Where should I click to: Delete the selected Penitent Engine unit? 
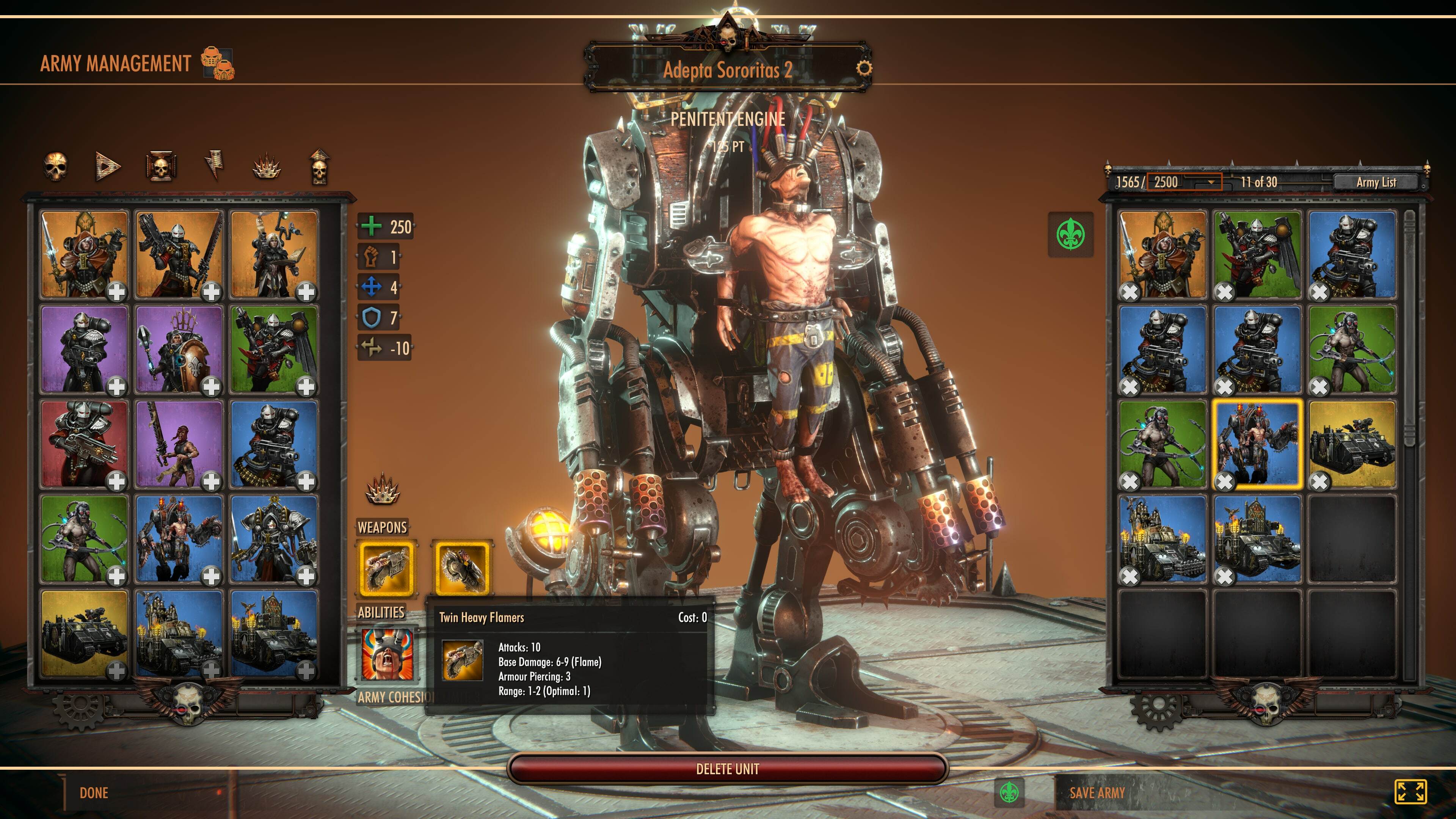pyautogui.click(x=728, y=769)
